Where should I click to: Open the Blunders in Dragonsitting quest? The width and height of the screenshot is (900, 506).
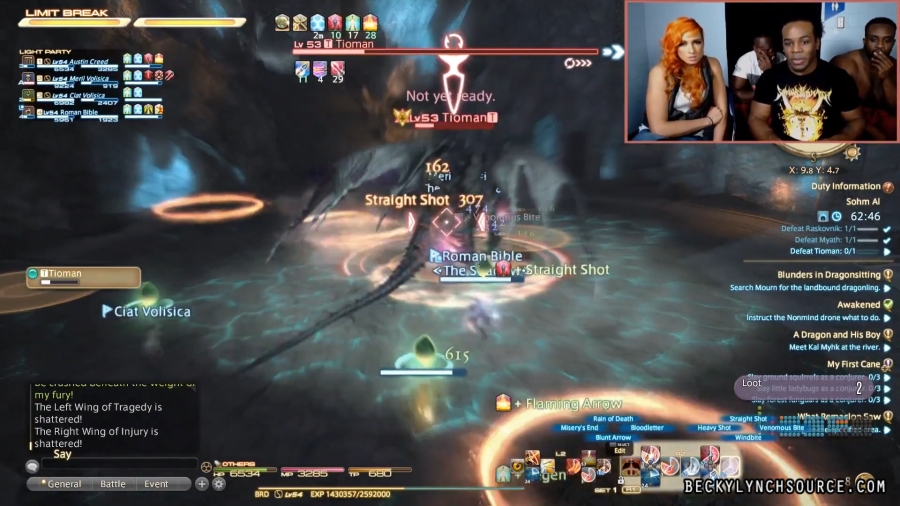pyautogui.click(x=829, y=275)
